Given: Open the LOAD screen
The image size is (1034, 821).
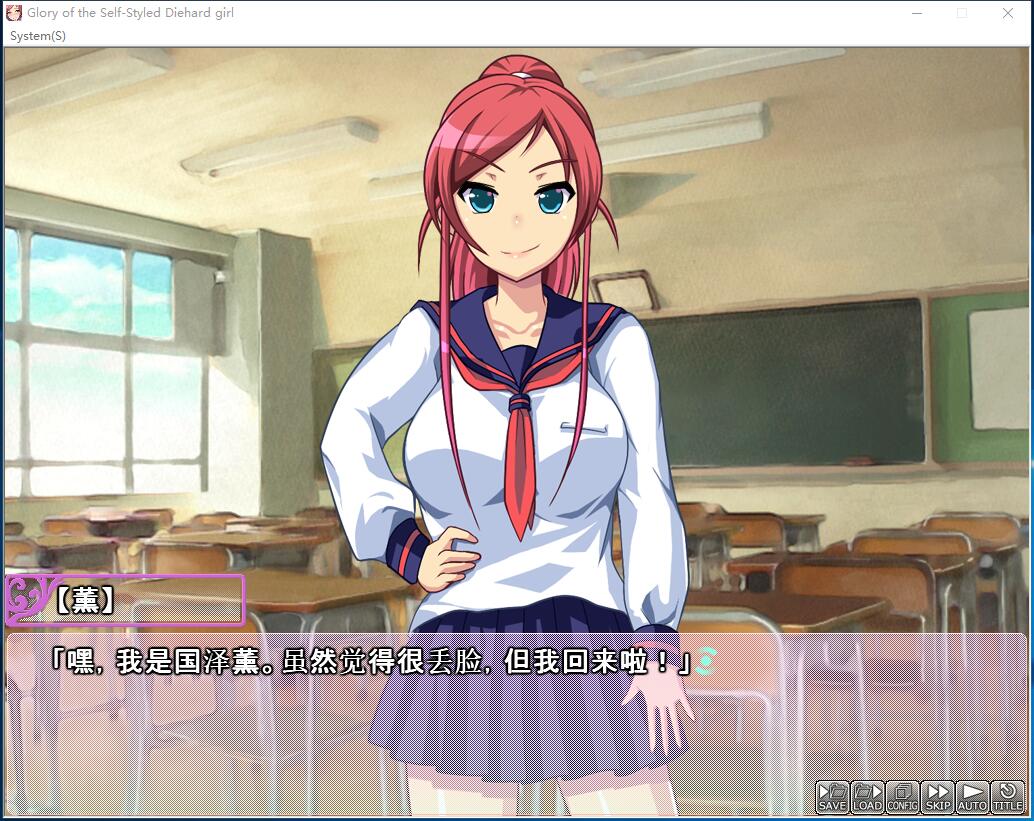Looking at the screenshot, I should 867,797.
